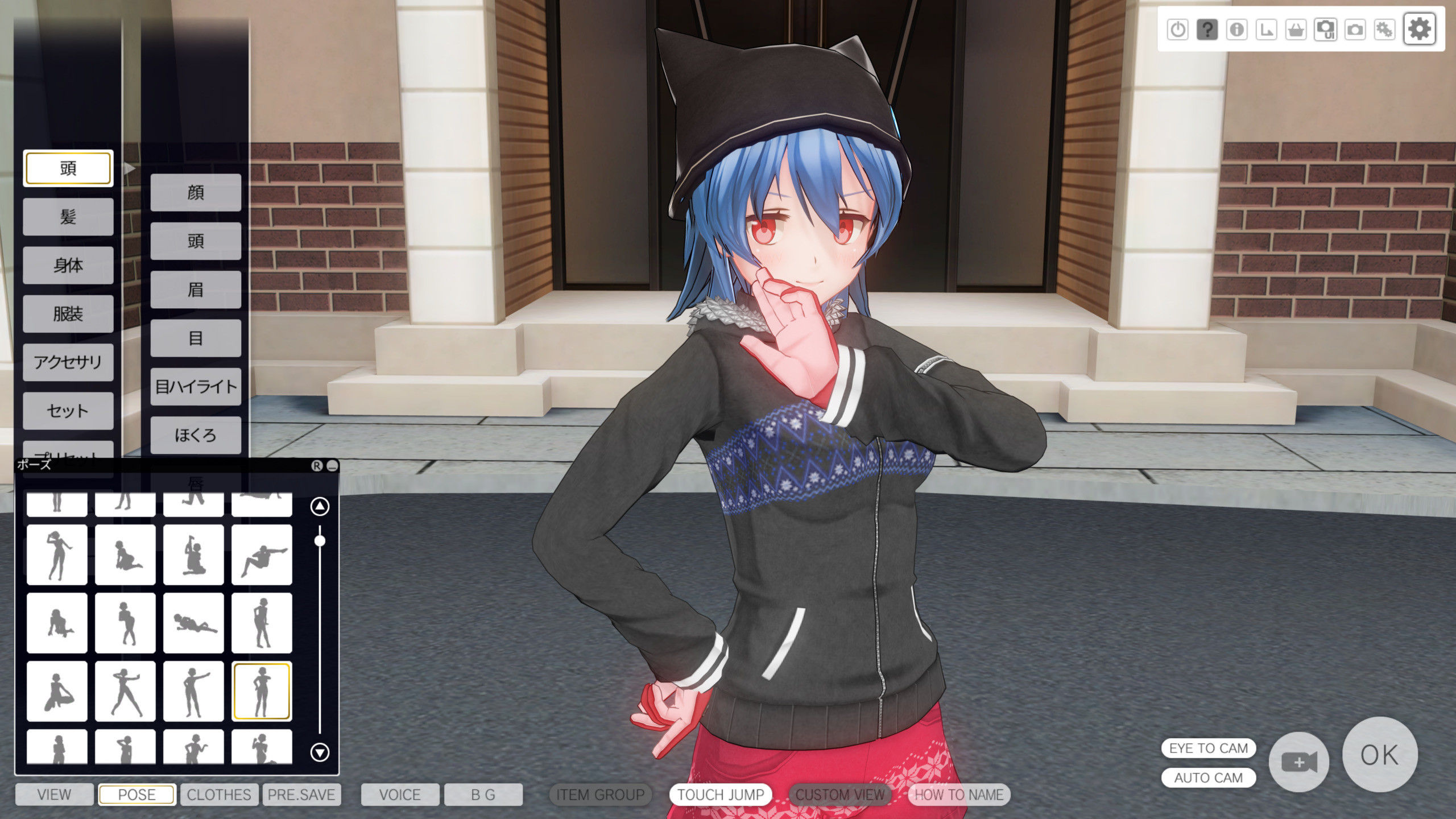Open settings with the gear icon

pos(1419,29)
